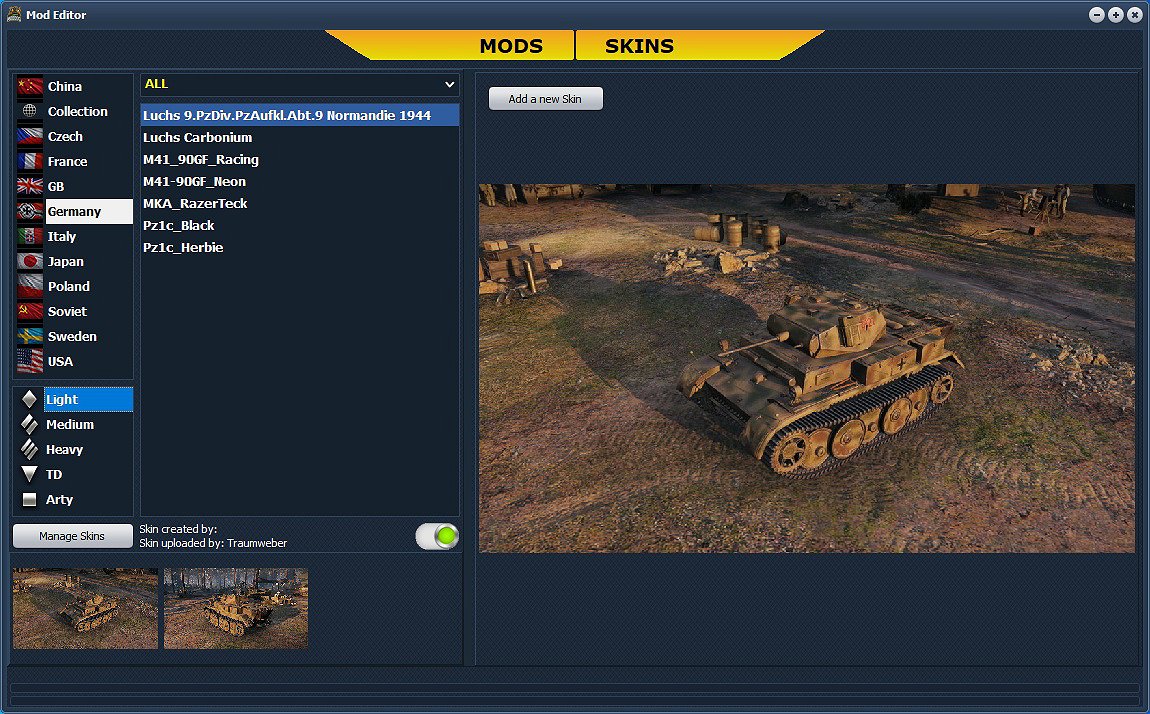Image resolution: width=1150 pixels, height=714 pixels.
Task: Choose the Sweden nation entry
Action: [x=72, y=337]
